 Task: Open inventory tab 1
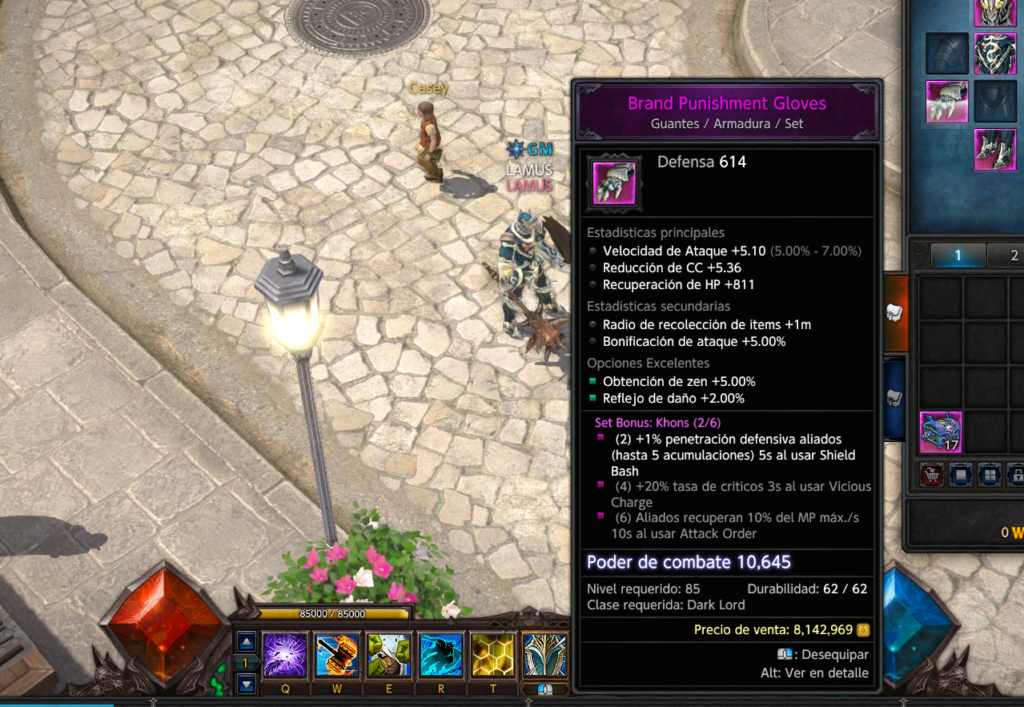[x=957, y=256]
